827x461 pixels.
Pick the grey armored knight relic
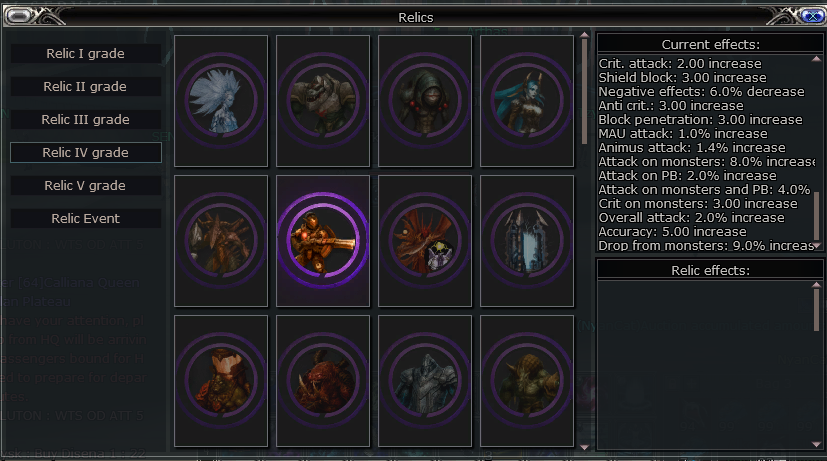[425, 380]
